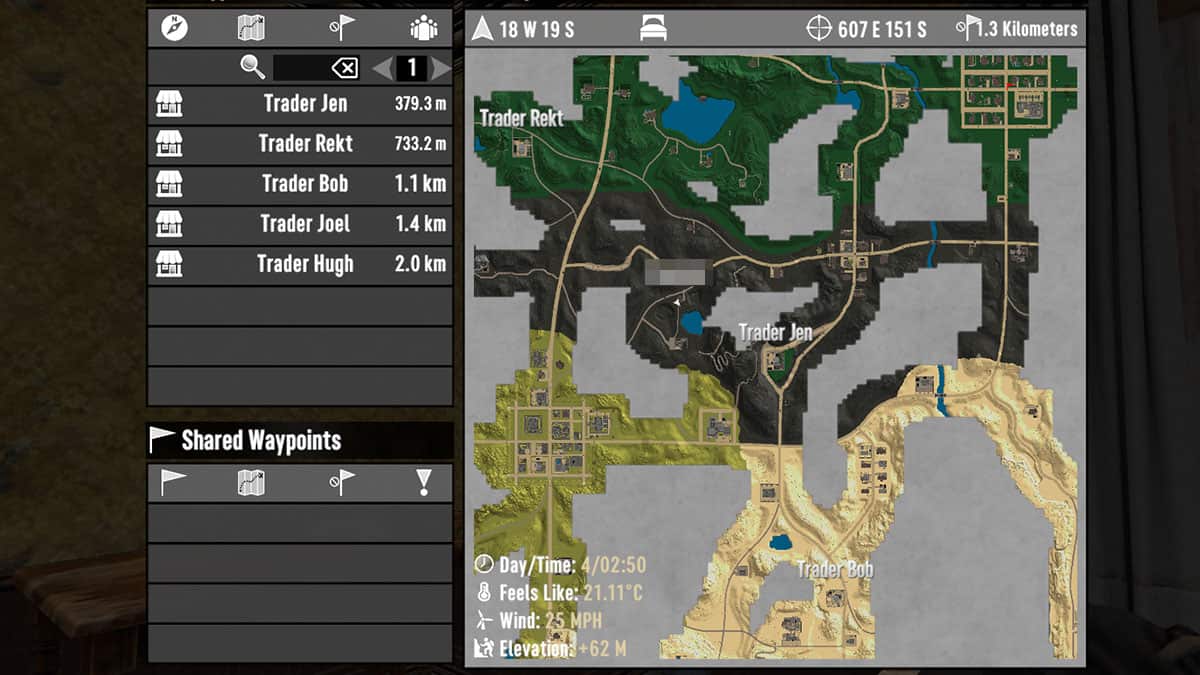
Task: Choose the Trader Rekt list row
Action: (300, 144)
